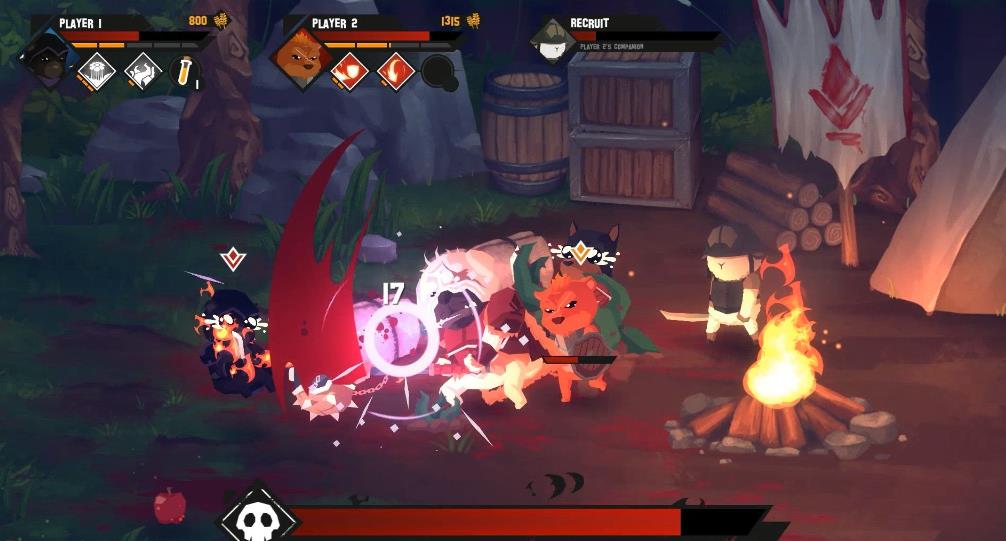The height and width of the screenshot is (541, 1006).
Task: Click Player 2's empty dark item slot
Action: (439, 72)
